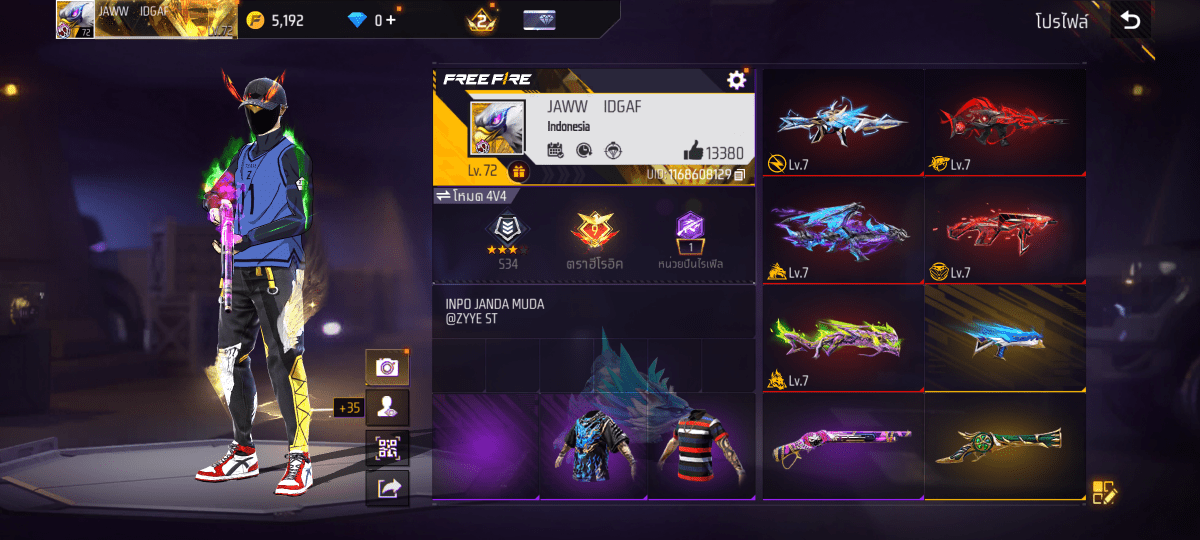Viewport: 1200px width, 540px height.
Task: Select the gold and green rifle skin
Action: coord(1004,446)
